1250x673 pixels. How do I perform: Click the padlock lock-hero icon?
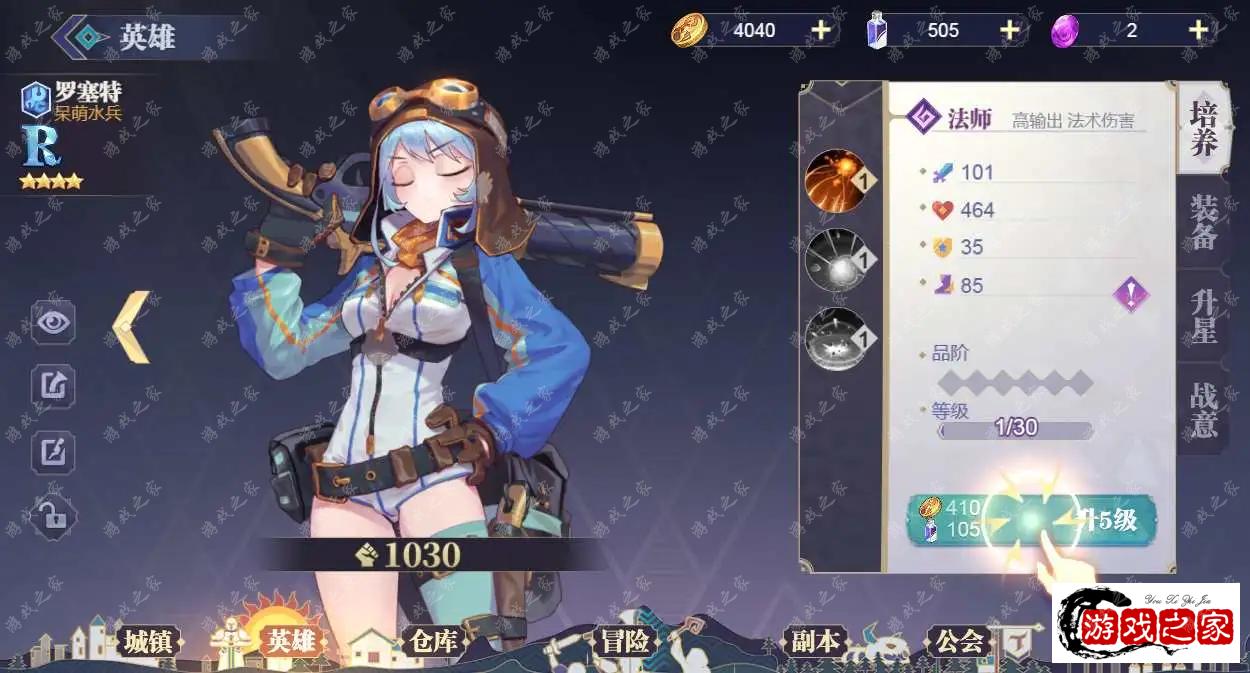tap(53, 516)
